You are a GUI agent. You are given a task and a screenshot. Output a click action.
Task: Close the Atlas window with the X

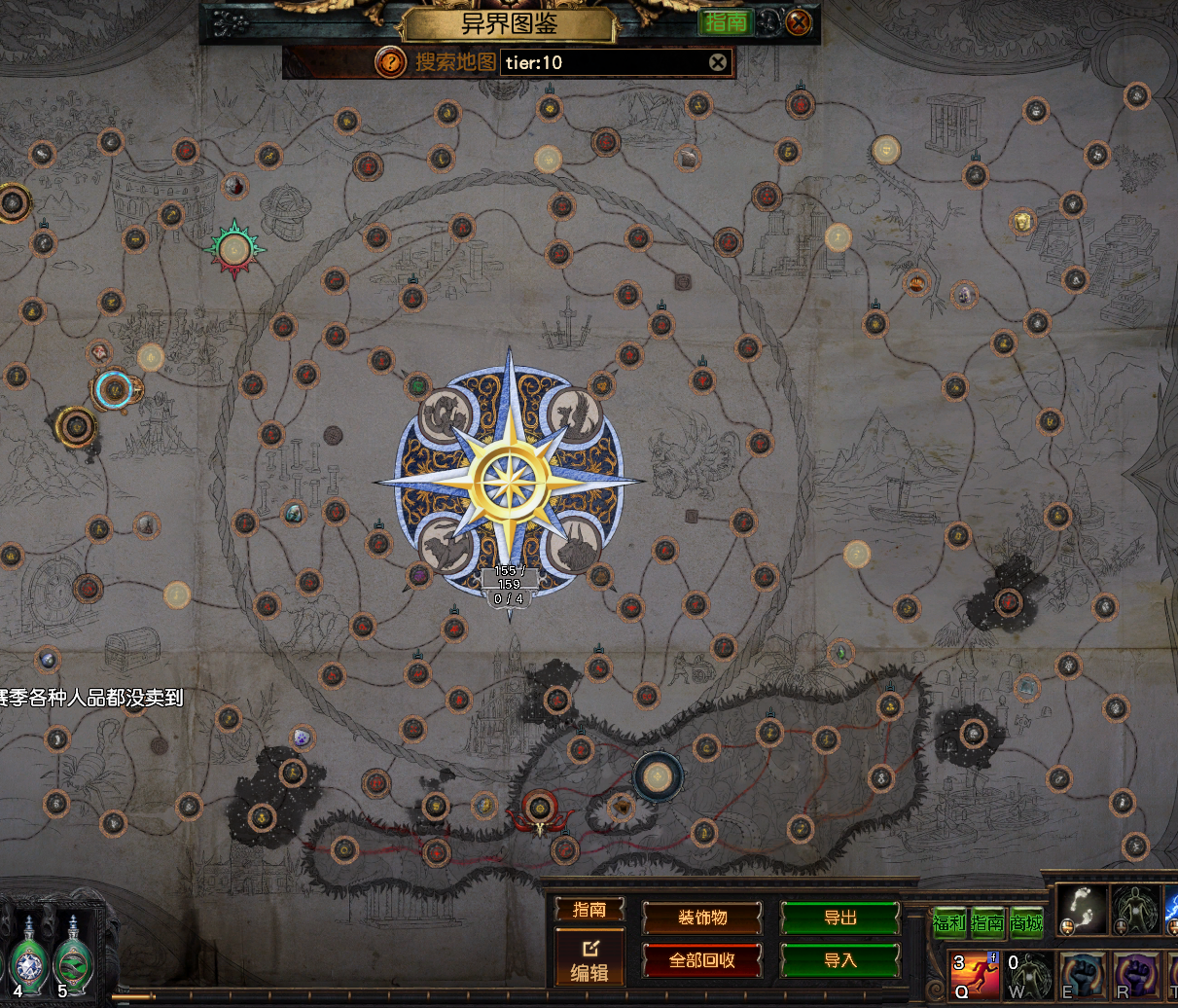point(798,21)
